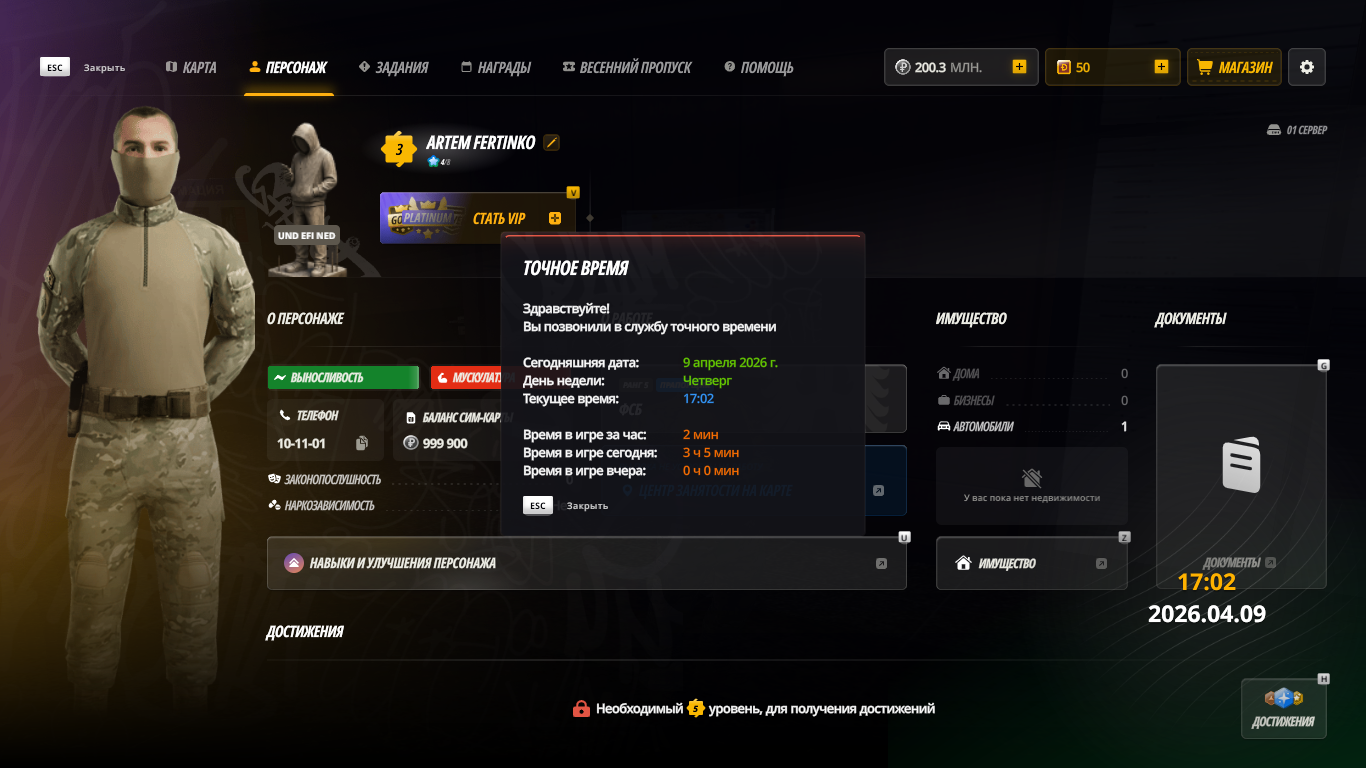Open the Имущество button with the house icon

1031,563
